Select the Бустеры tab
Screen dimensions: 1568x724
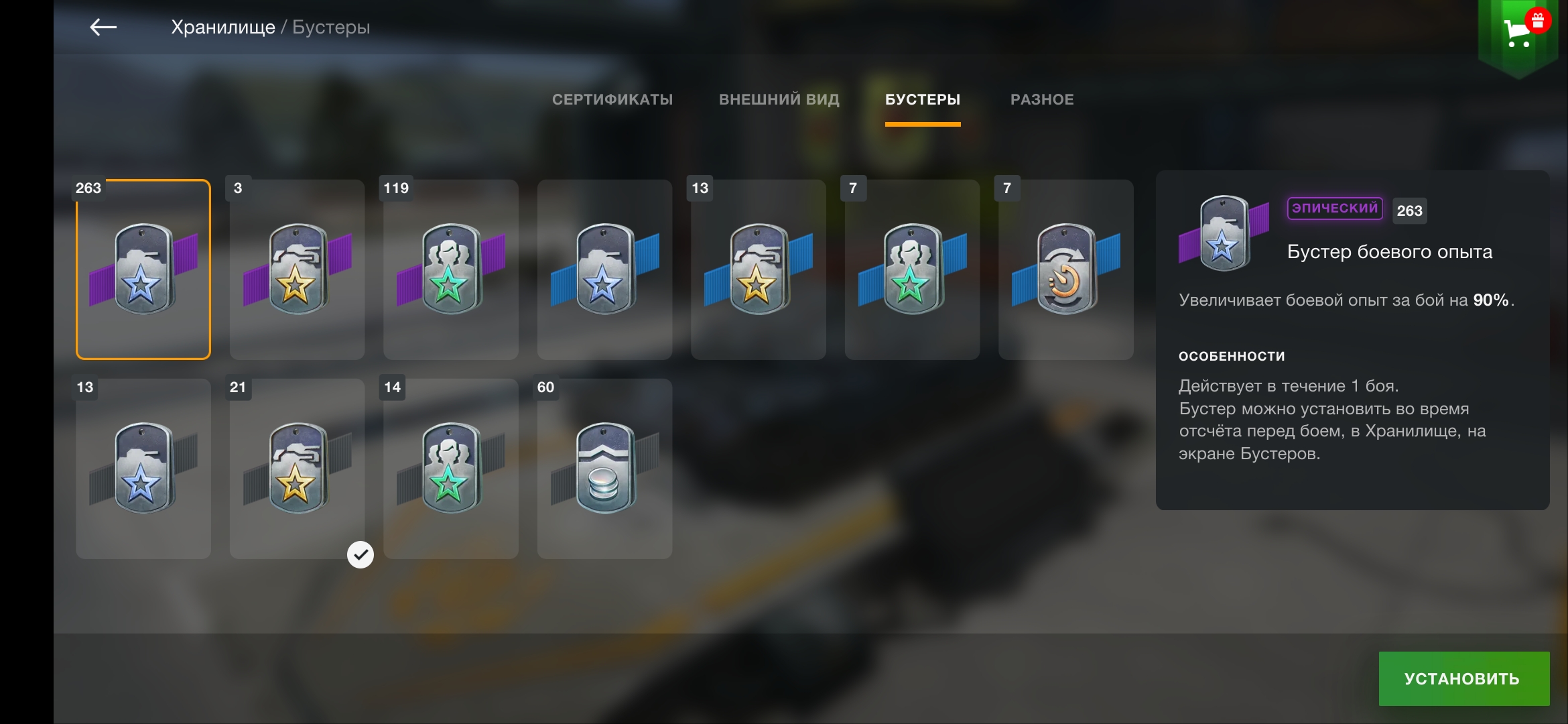point(922,100)
